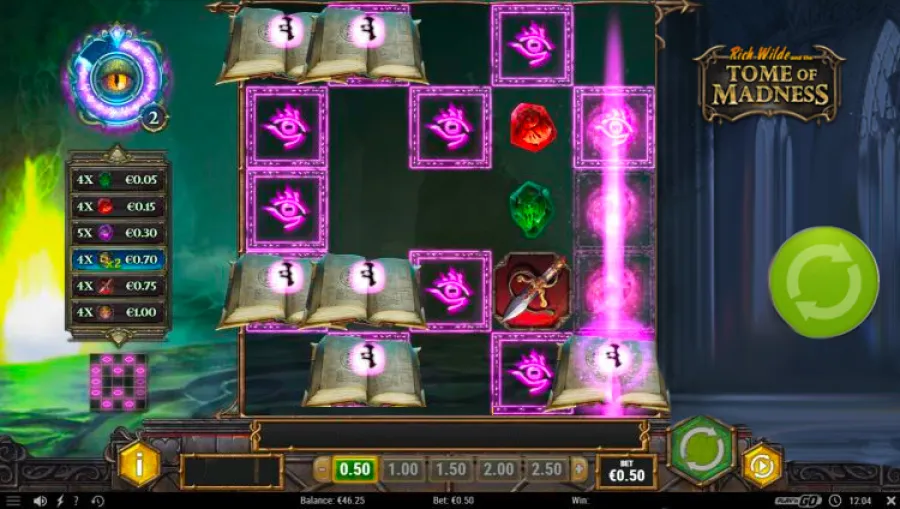Image resolution: width=900 pixels, height=509 pixels.
Task: Start autoplay with the yellow play button
Action: tap(761, 465)
